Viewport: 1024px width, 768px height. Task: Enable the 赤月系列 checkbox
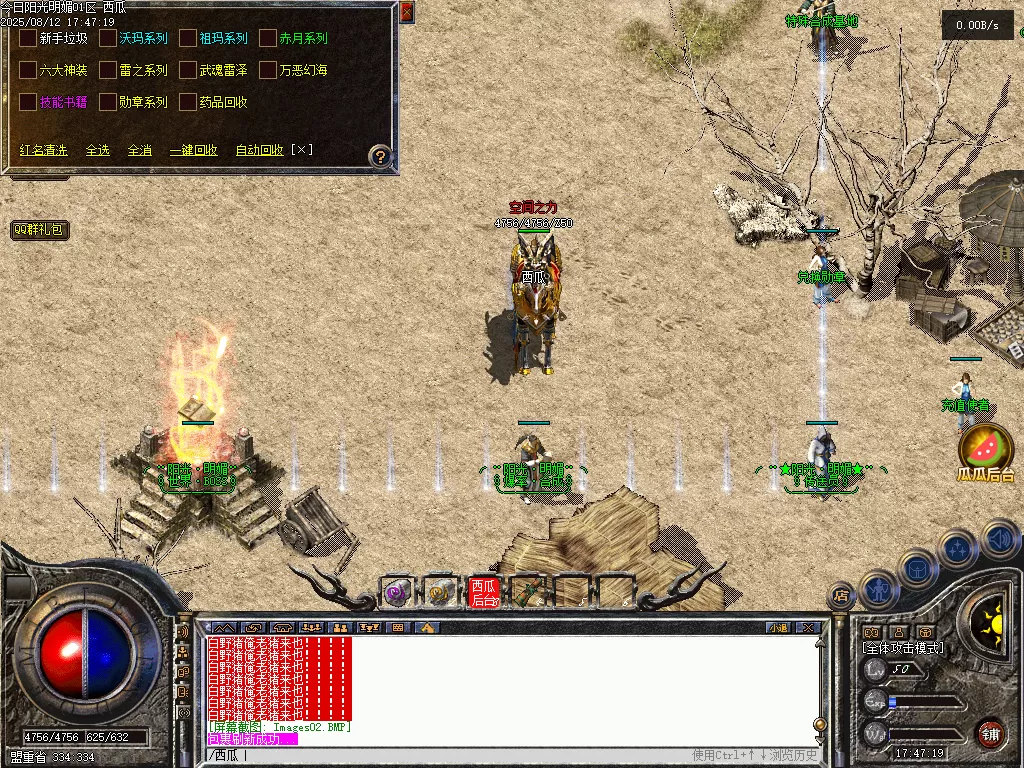point(268,38)
